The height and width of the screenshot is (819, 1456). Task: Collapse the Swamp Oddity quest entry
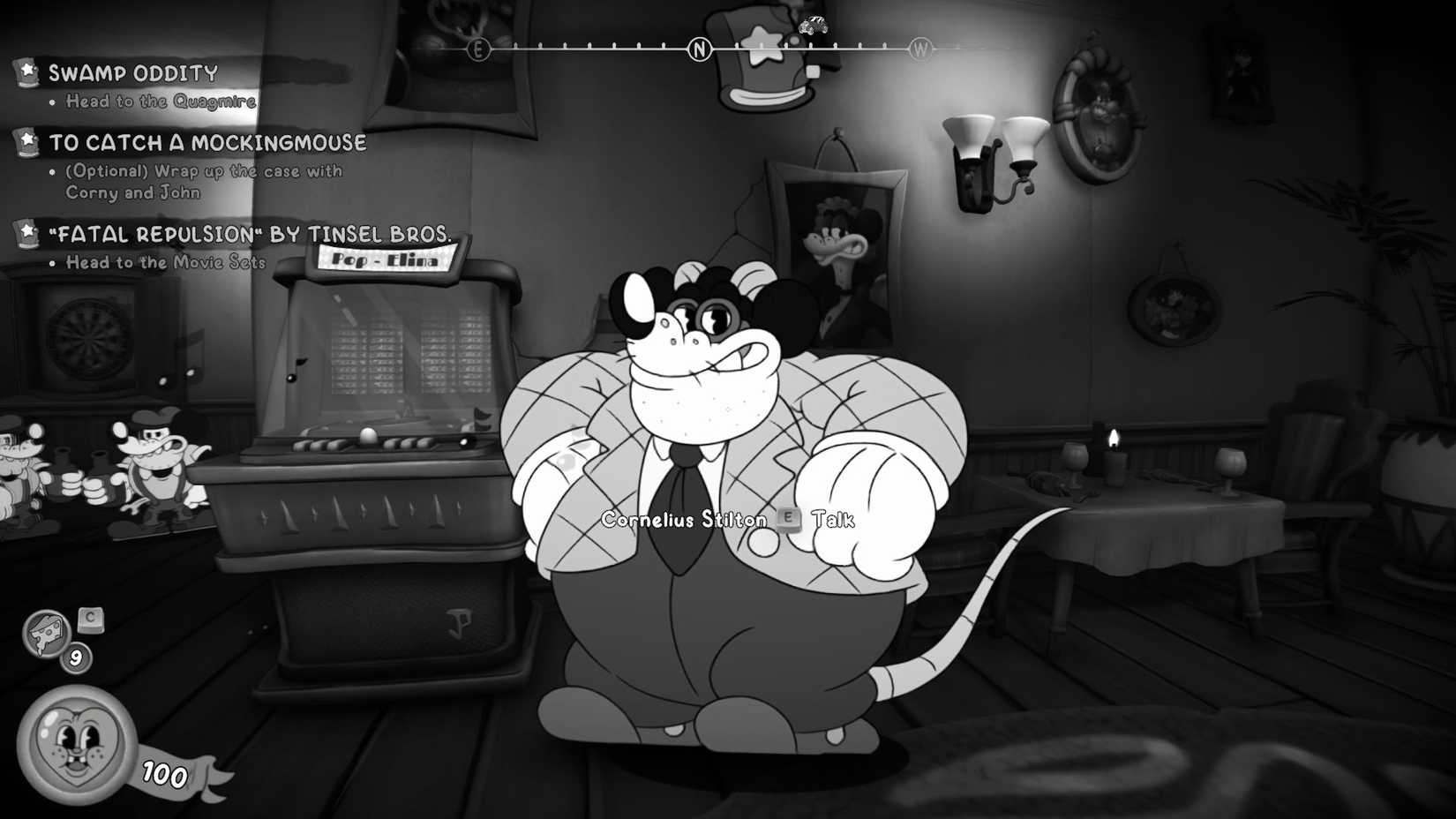point(134,73)
